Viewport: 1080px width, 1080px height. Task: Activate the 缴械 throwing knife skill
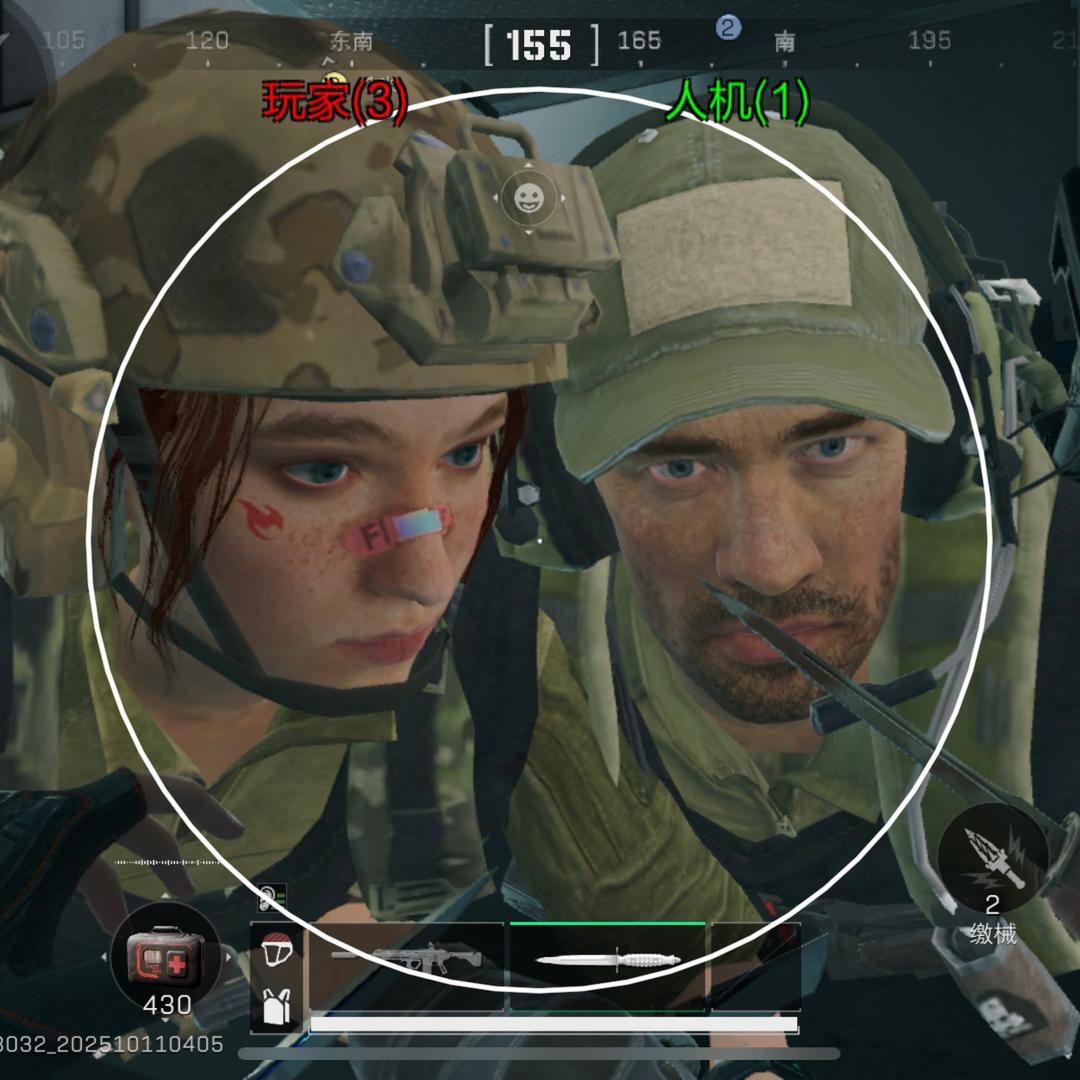point(993,858)
